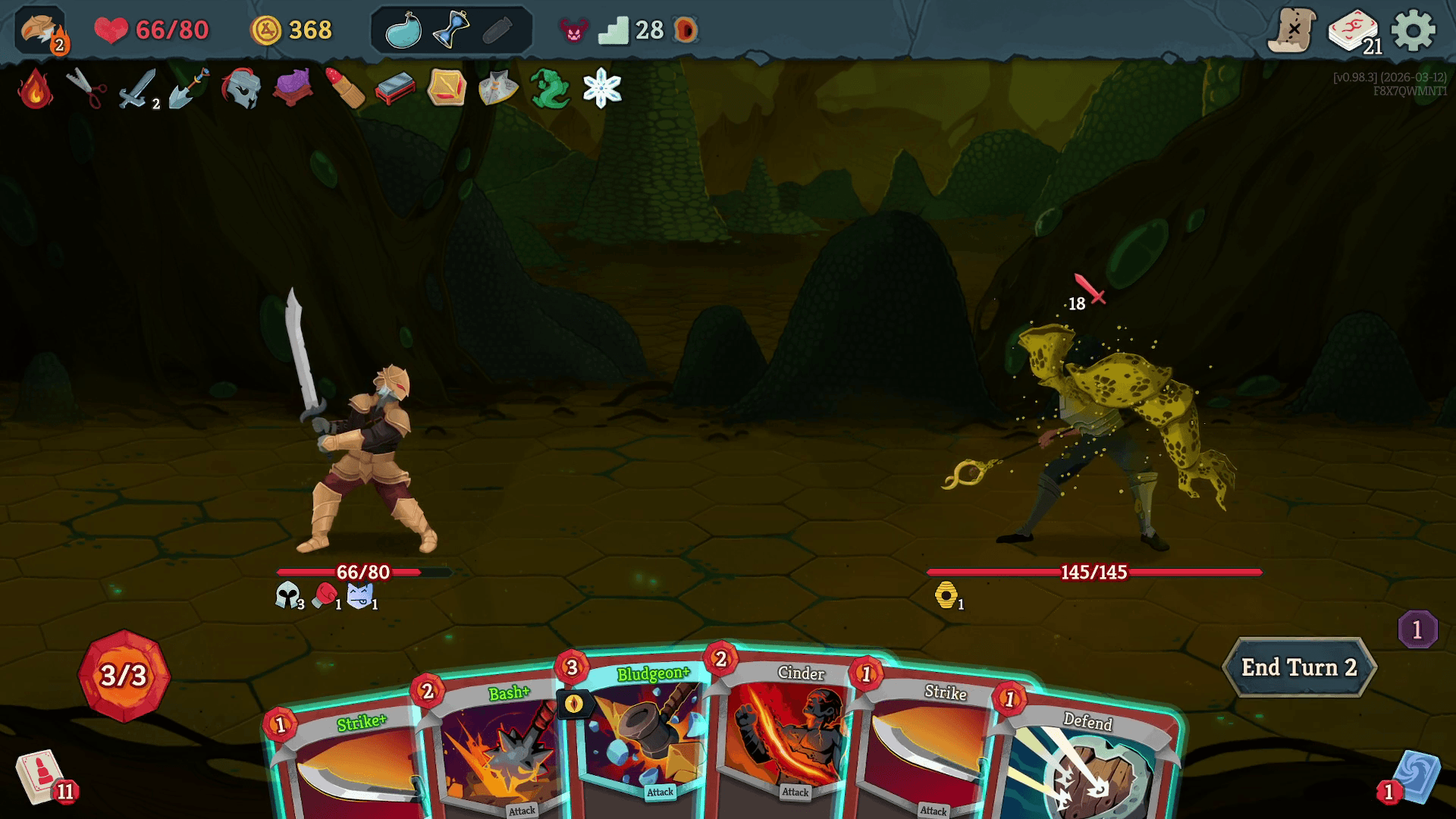Open the settings gear menu
The width and height of the screenshot is (1456, 819).
coord(1414,31)
